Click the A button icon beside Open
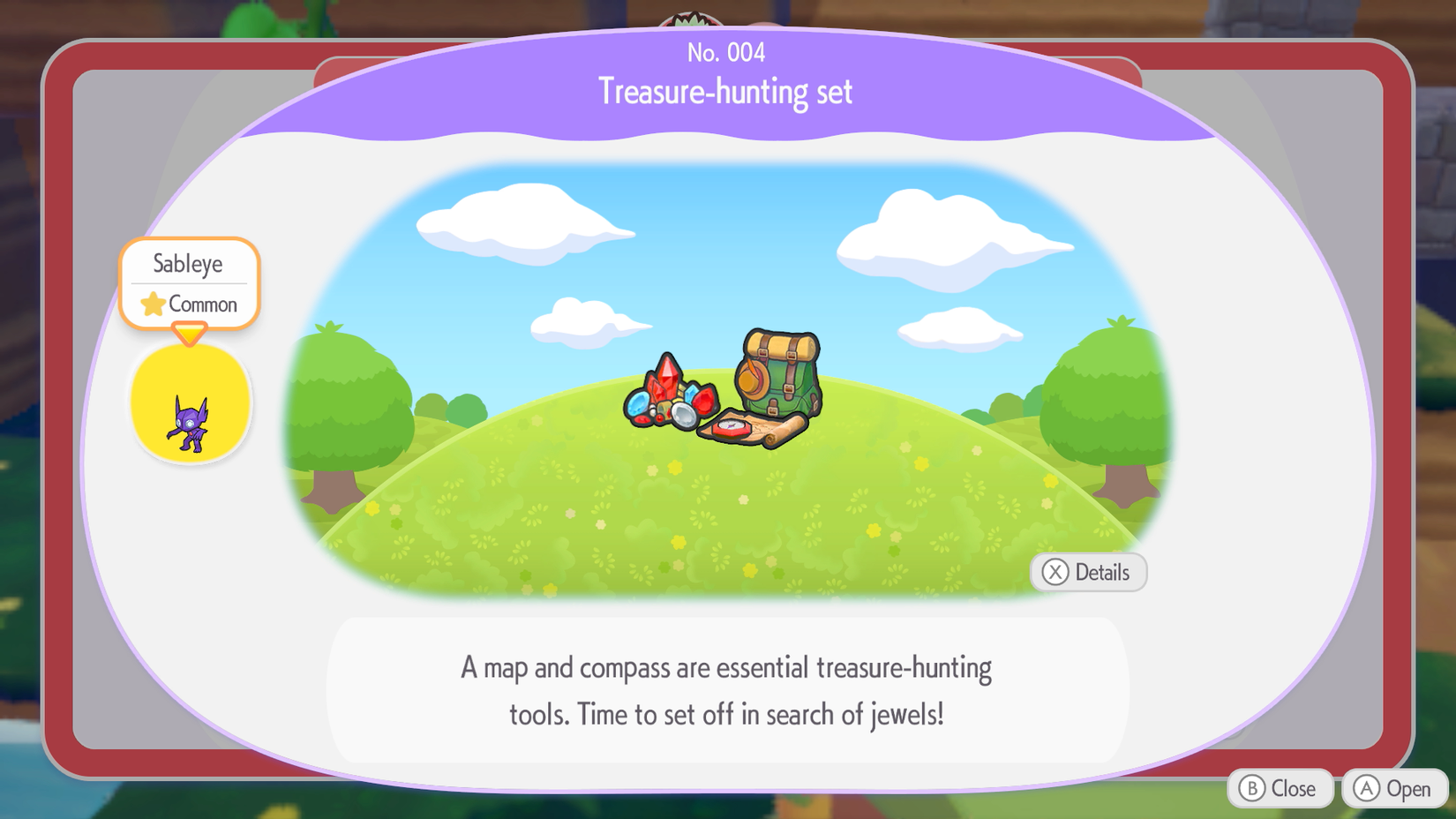Viewport: 1456px width, 819px height. pos(1365,788)
